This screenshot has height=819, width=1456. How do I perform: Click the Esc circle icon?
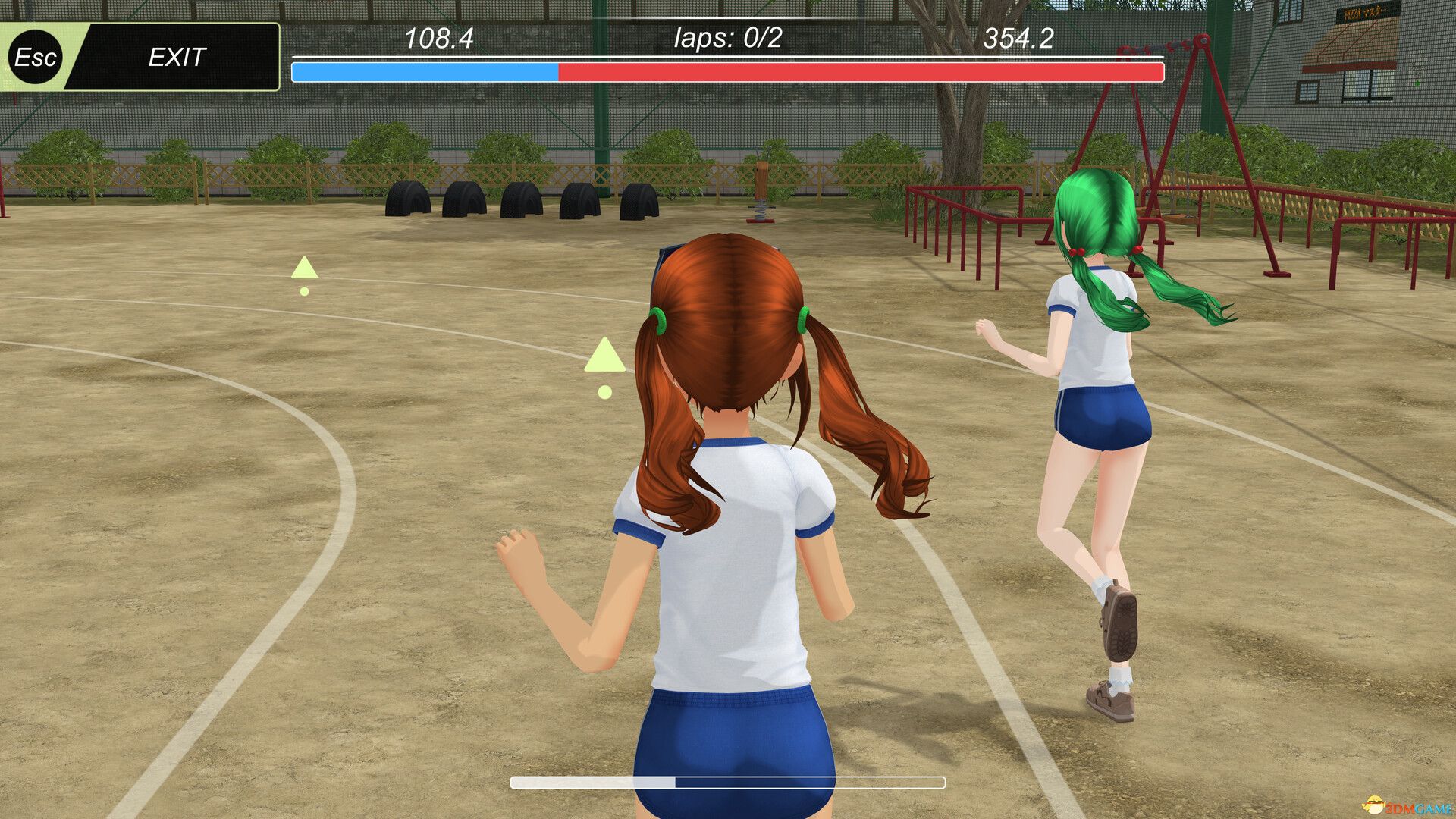tap(34, 58)
